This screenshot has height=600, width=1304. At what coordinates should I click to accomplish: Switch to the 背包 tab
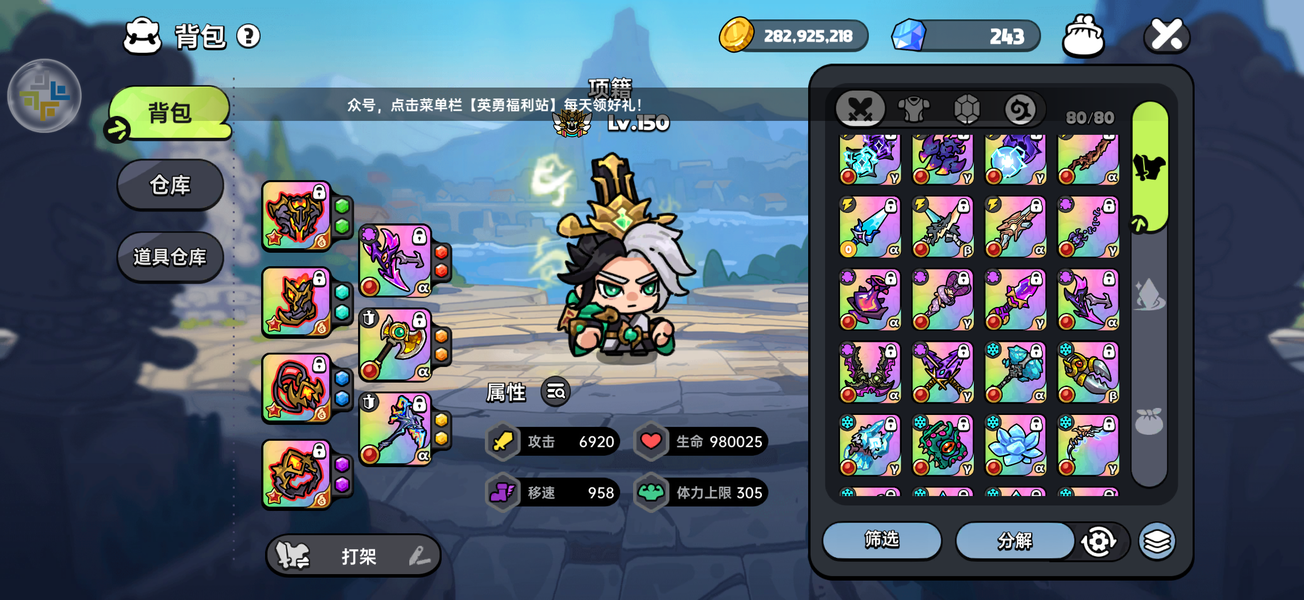pos(170,113)
